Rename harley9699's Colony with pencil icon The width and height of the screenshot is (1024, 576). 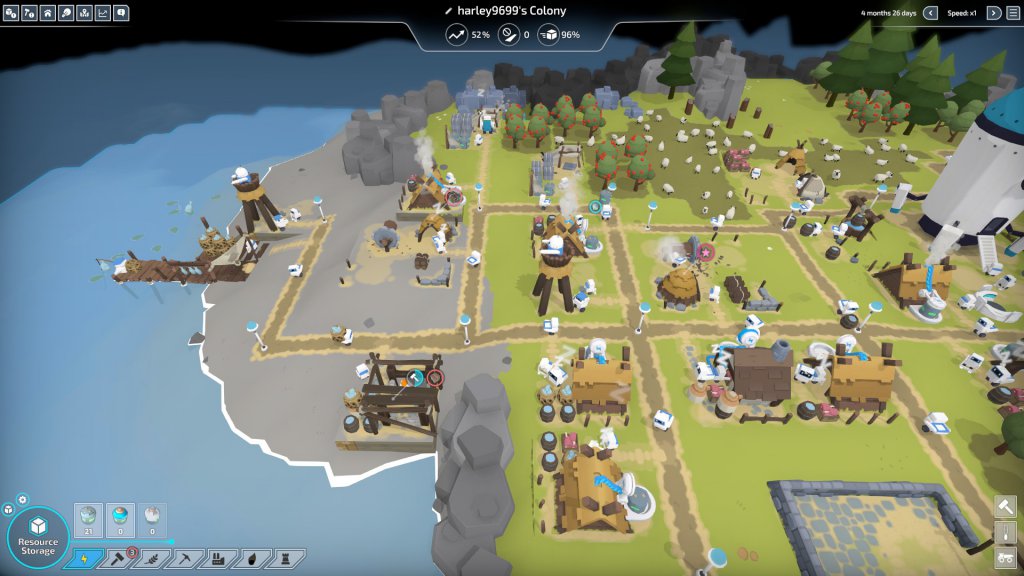pos(449,11)
